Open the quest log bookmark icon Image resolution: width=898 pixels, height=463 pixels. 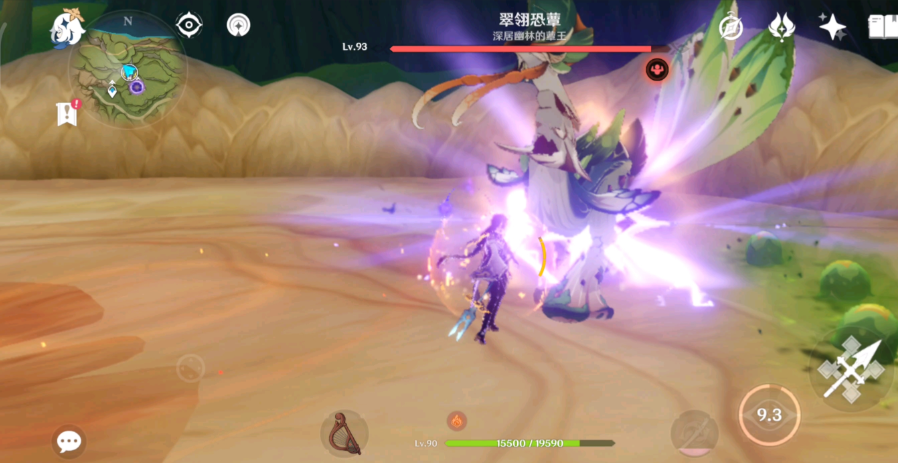[x=67, y=113]
